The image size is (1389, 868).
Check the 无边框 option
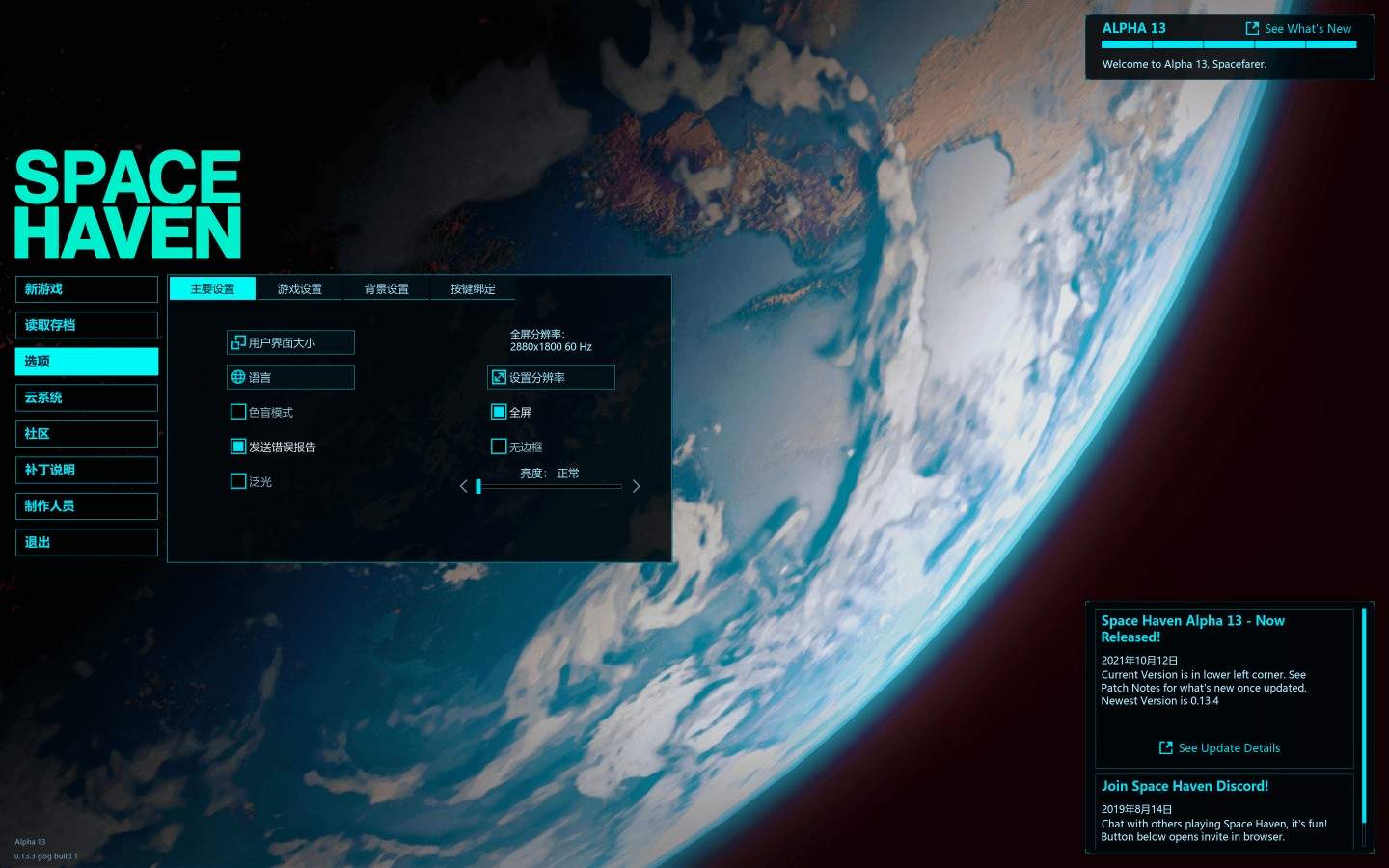pyautogui.click(x=500, y=446)
